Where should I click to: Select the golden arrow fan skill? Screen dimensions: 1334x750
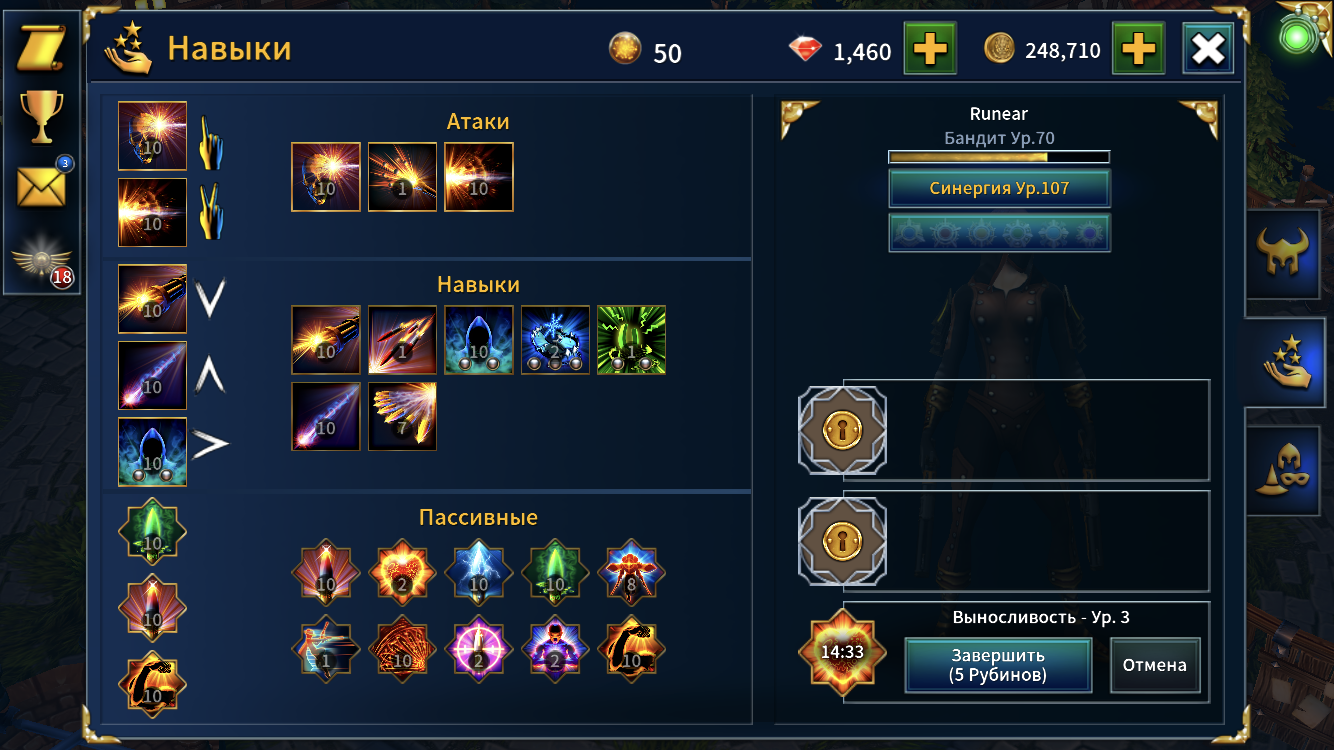(403, 416)
